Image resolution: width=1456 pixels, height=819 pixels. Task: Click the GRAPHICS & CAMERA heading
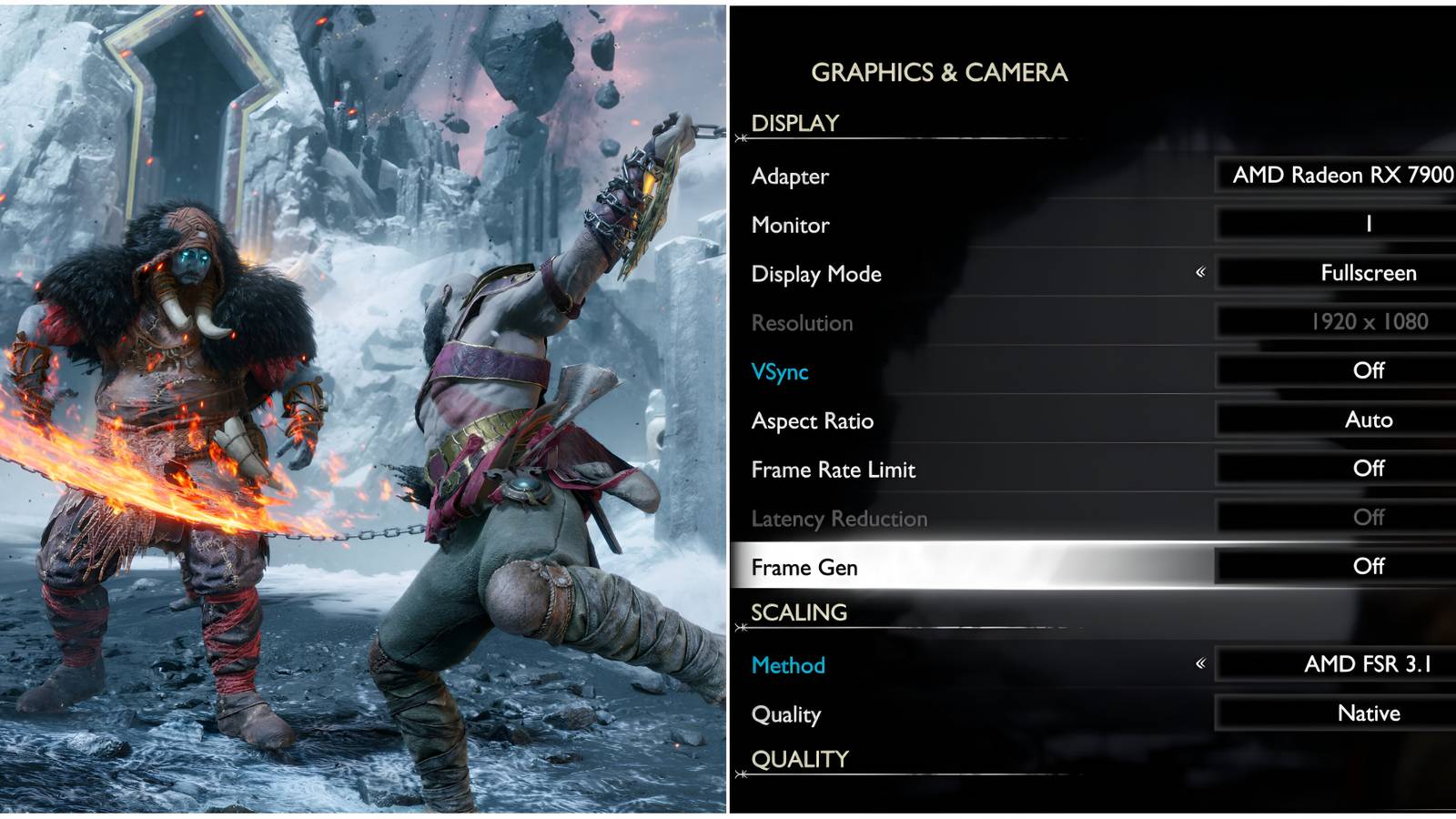point(941,72)
